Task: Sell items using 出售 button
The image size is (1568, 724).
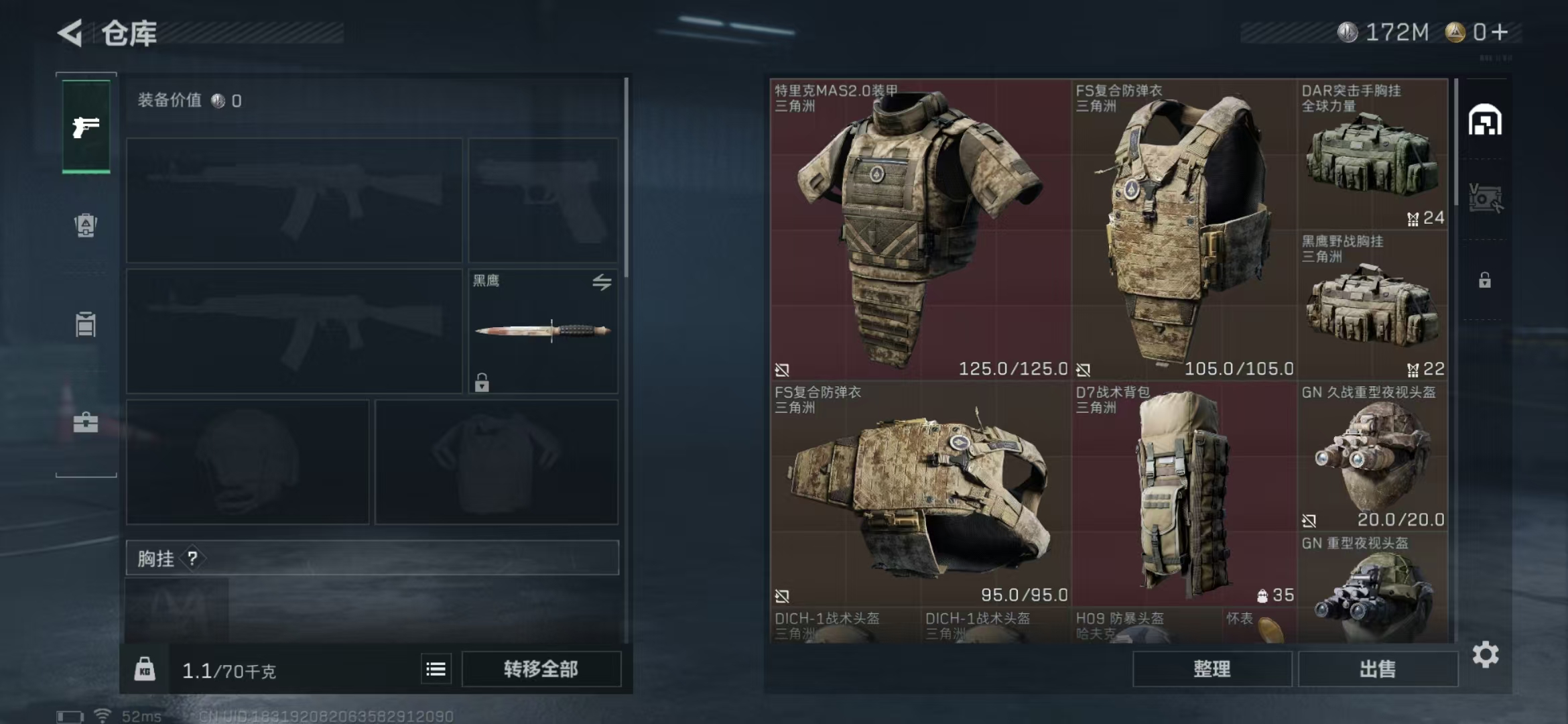Action: [x=1378, y=669]
